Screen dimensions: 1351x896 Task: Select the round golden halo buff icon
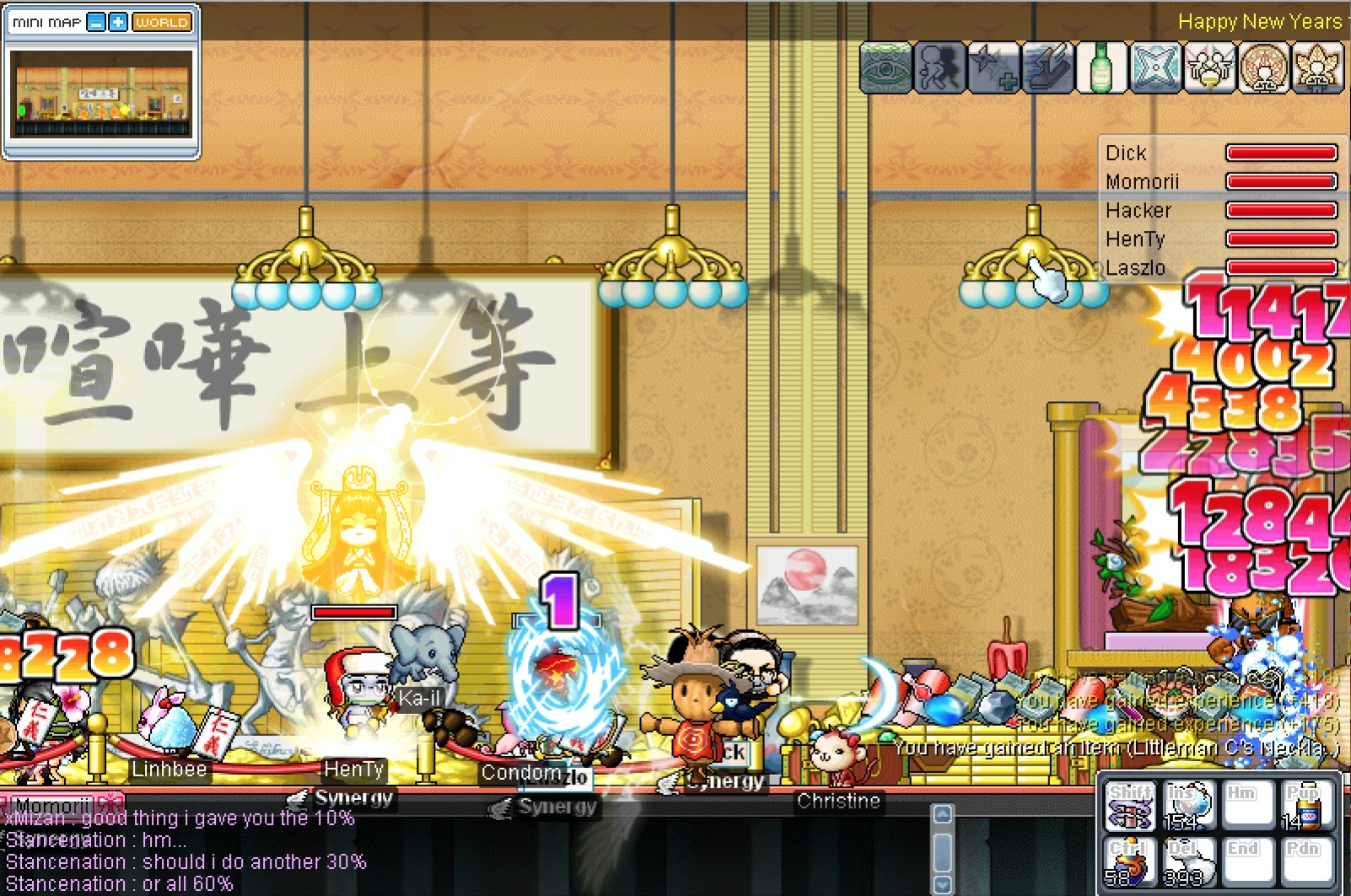click(x=1262, y=67)
